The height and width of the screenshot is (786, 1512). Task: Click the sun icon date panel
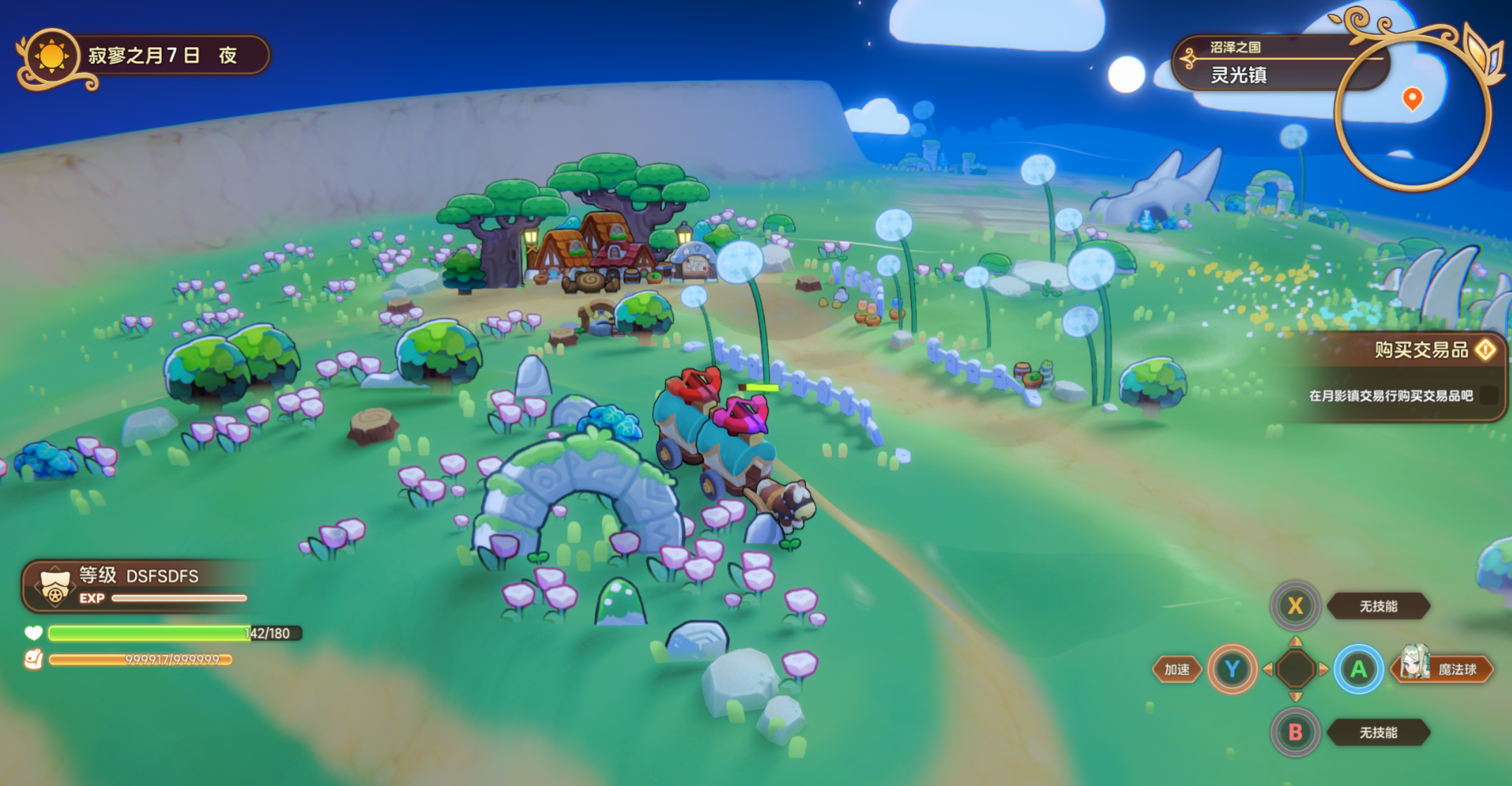click(x=52, y=56)
